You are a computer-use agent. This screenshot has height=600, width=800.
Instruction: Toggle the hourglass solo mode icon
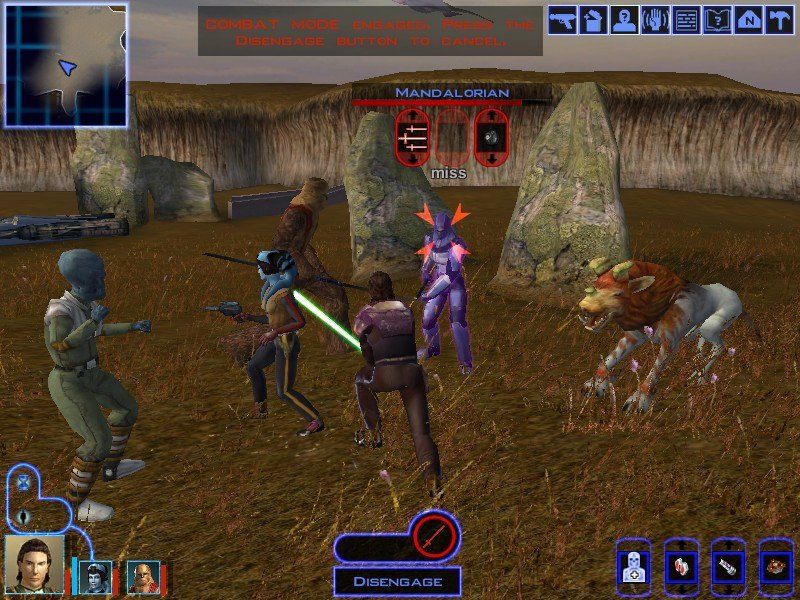pos(23,481)
